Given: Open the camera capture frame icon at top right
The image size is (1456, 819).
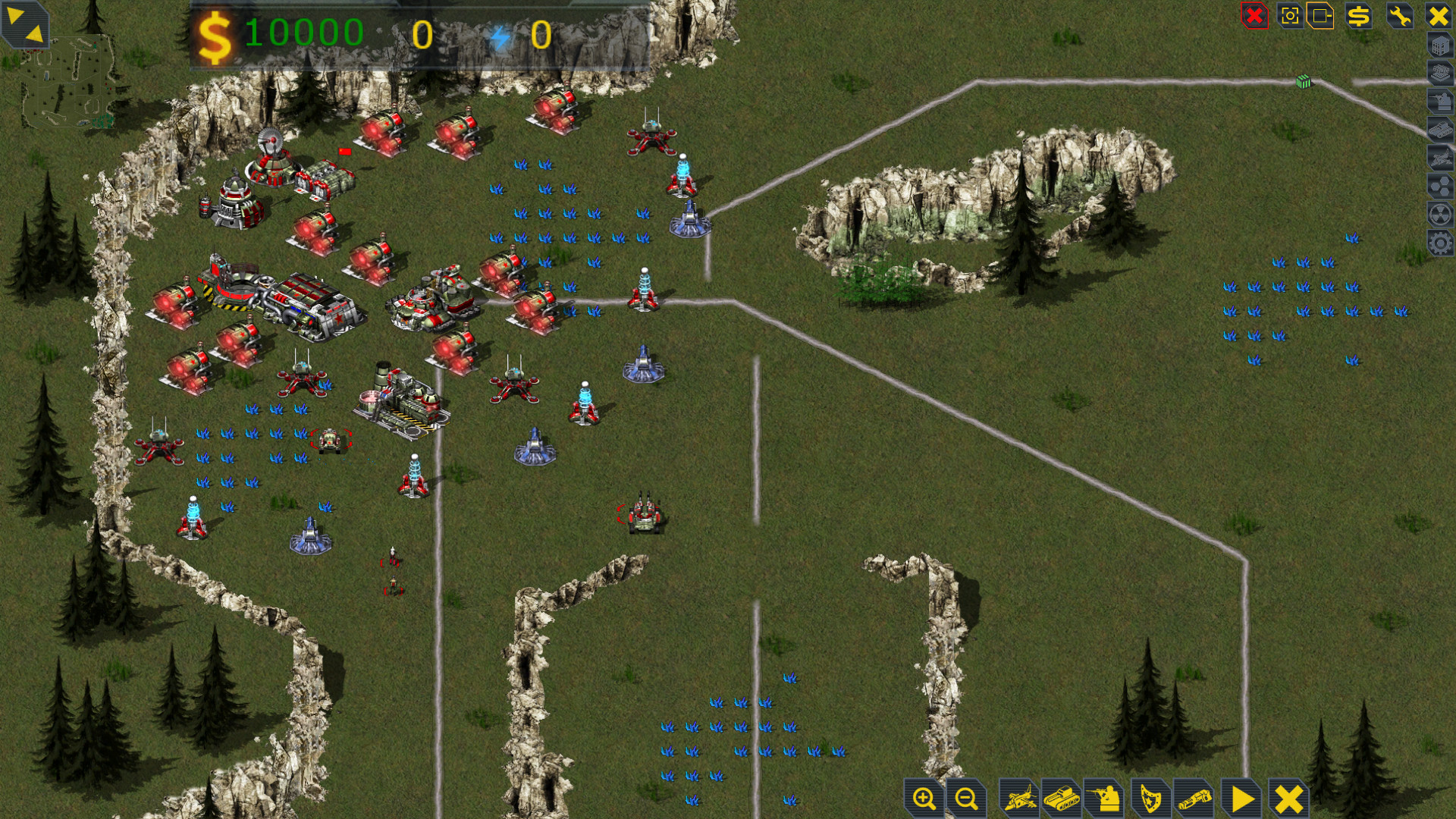Looking at the screenshot, I should pyautogui.click(x=1291, y=17).
